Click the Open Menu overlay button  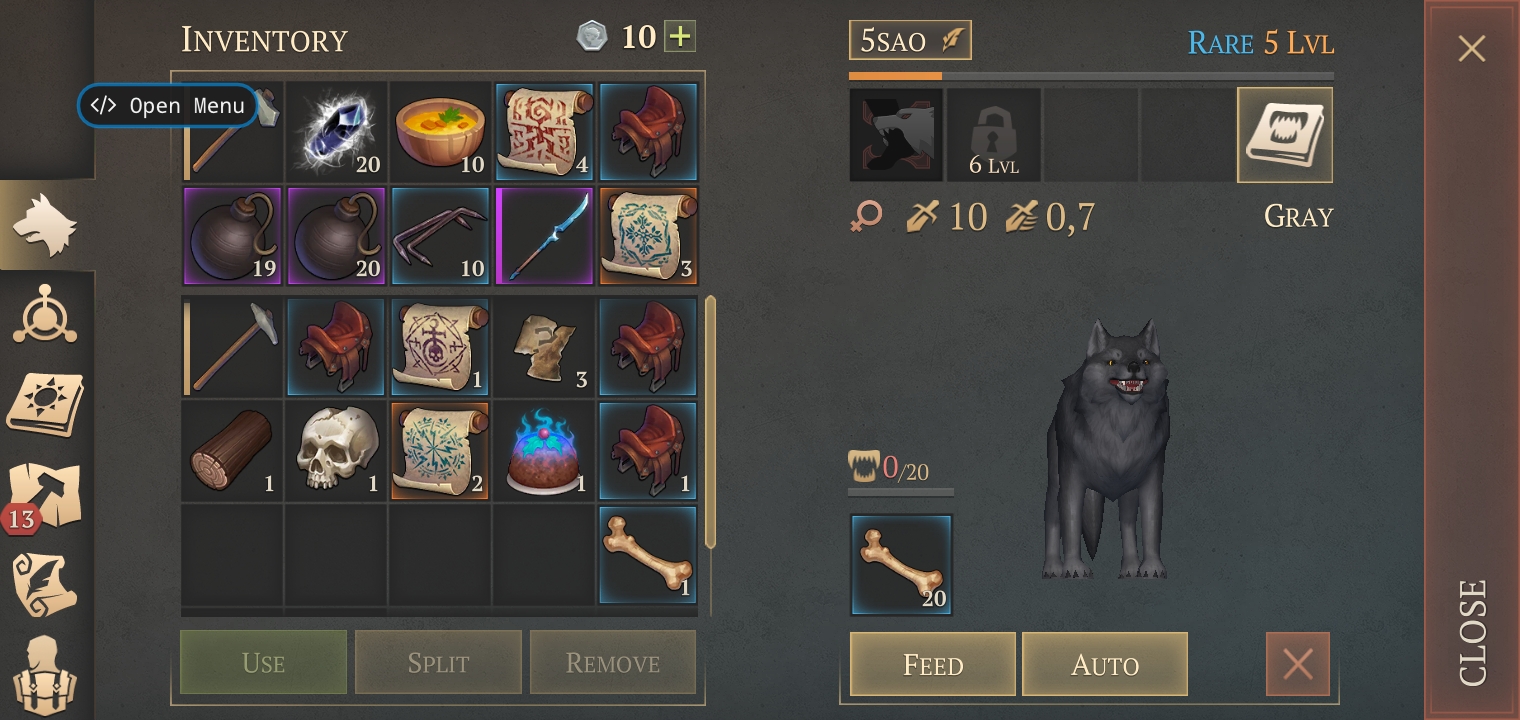pyautogui.click(x=167, y=106)
